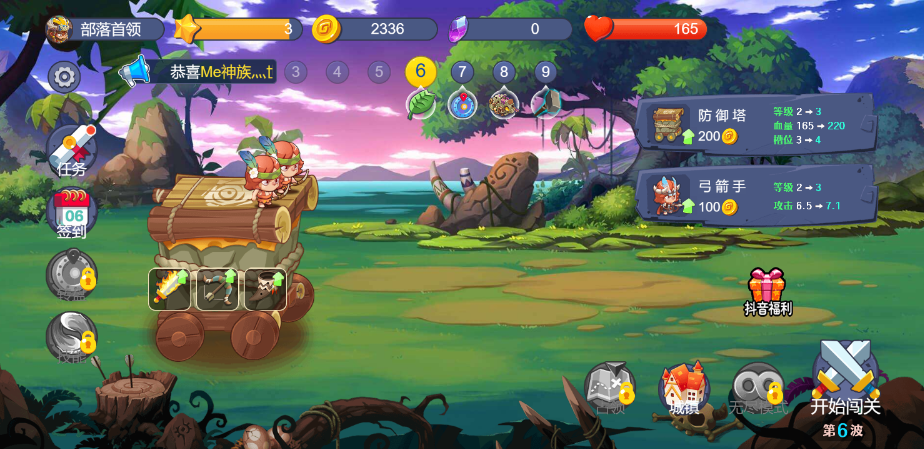The height and width of the screenshot is (449, 924).
Task: Select the flaming sword upgrade slot
Action: click(x=170, y=289)
